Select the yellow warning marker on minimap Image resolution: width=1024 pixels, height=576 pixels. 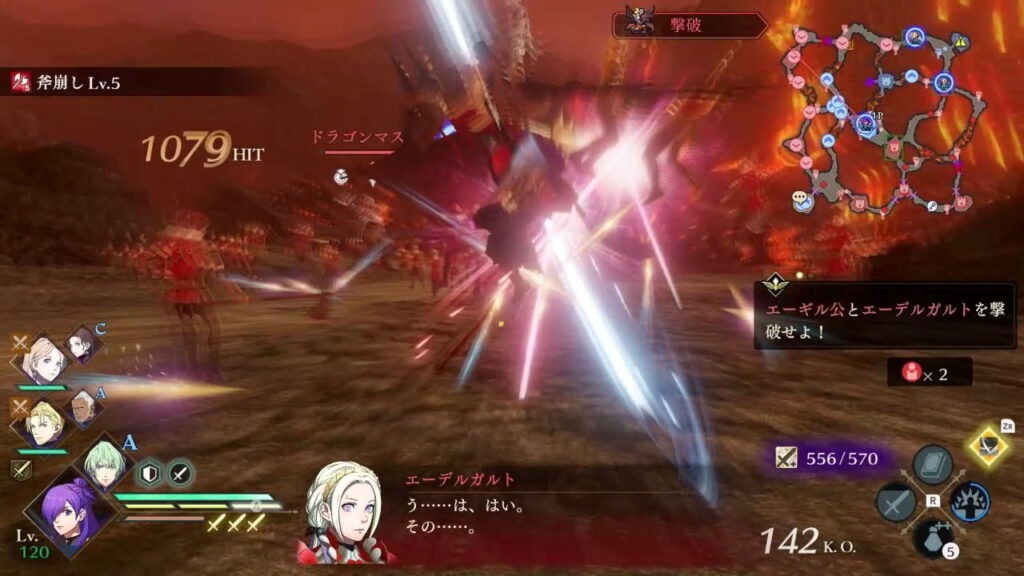point(961,42)
